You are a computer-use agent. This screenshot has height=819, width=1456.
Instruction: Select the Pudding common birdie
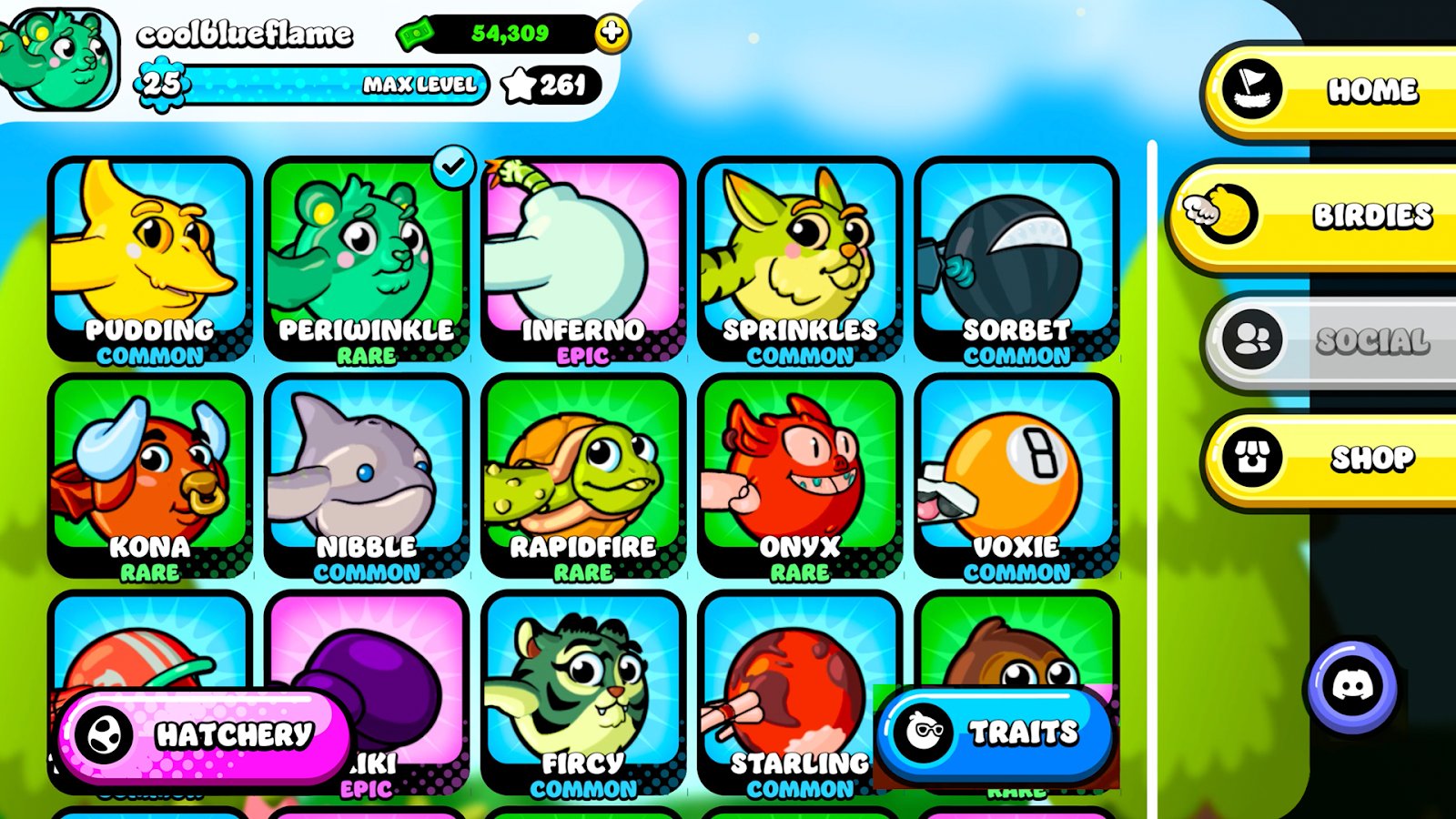coord(150,259)
